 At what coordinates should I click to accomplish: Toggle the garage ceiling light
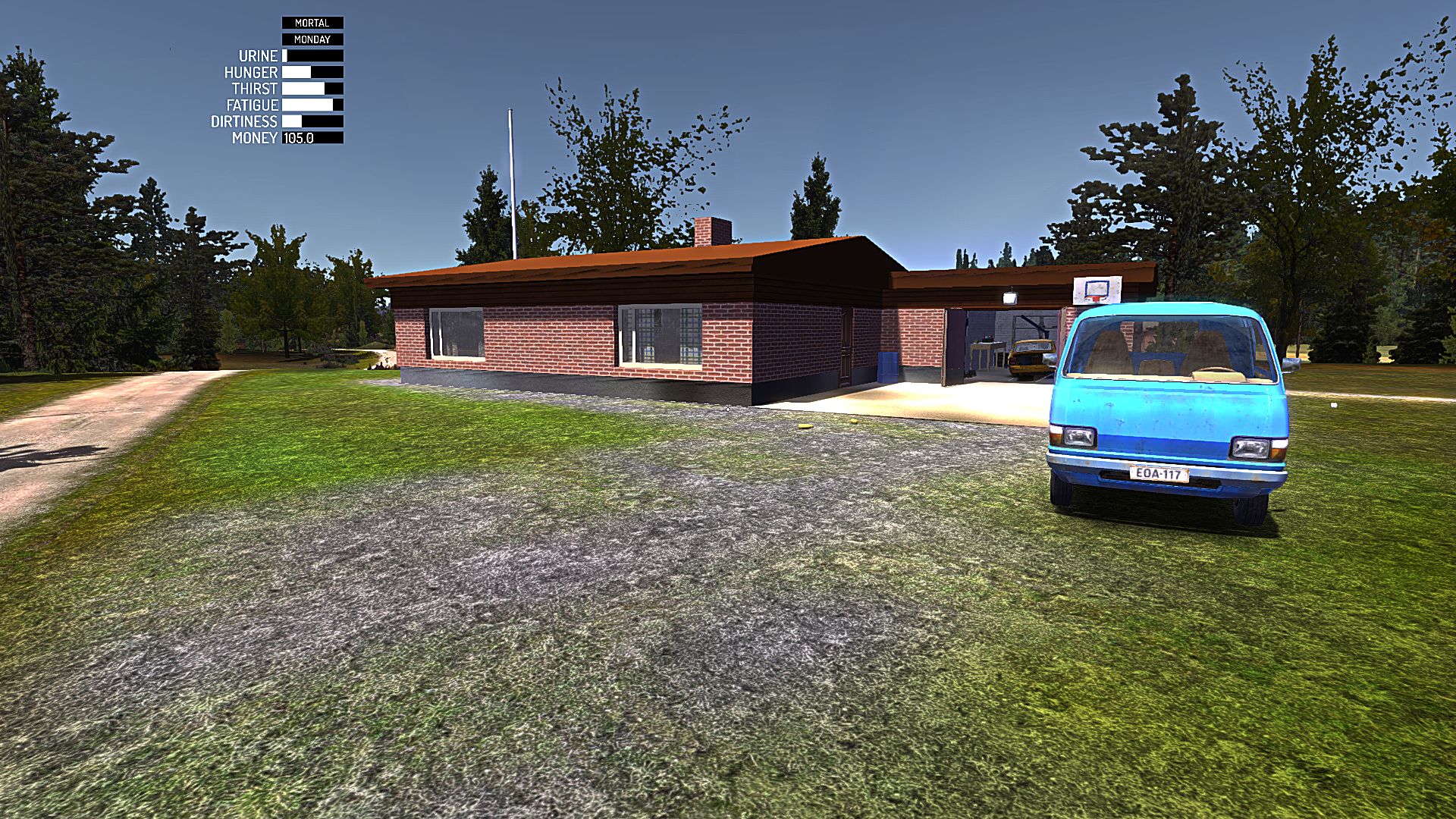pyautogui.click(x=1011, y=297)
